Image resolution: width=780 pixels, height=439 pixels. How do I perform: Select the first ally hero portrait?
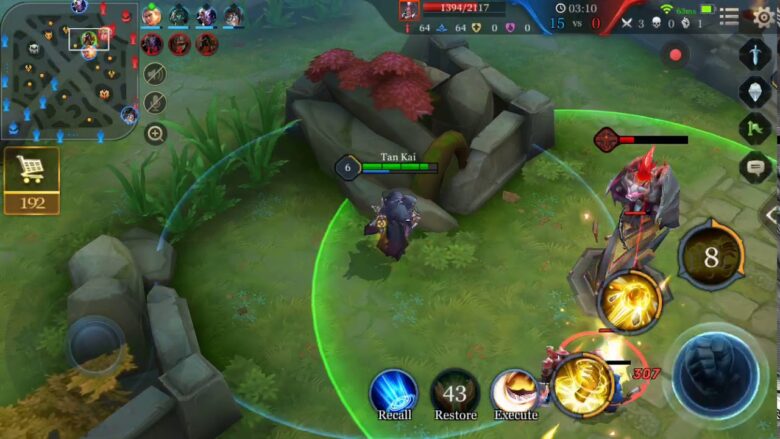tap(152, 15)
